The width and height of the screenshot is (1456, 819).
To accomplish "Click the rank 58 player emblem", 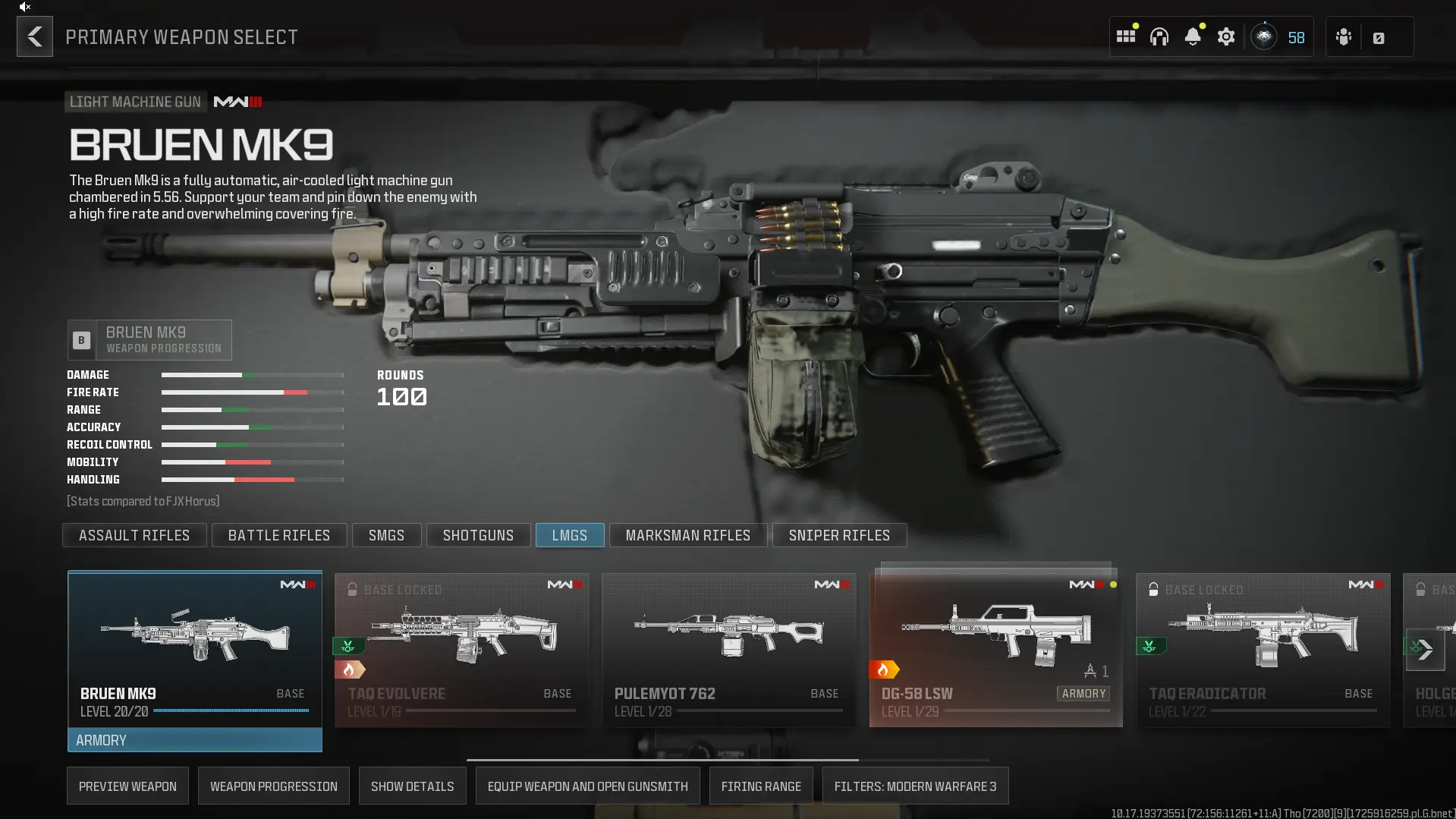I will 1263,36.
